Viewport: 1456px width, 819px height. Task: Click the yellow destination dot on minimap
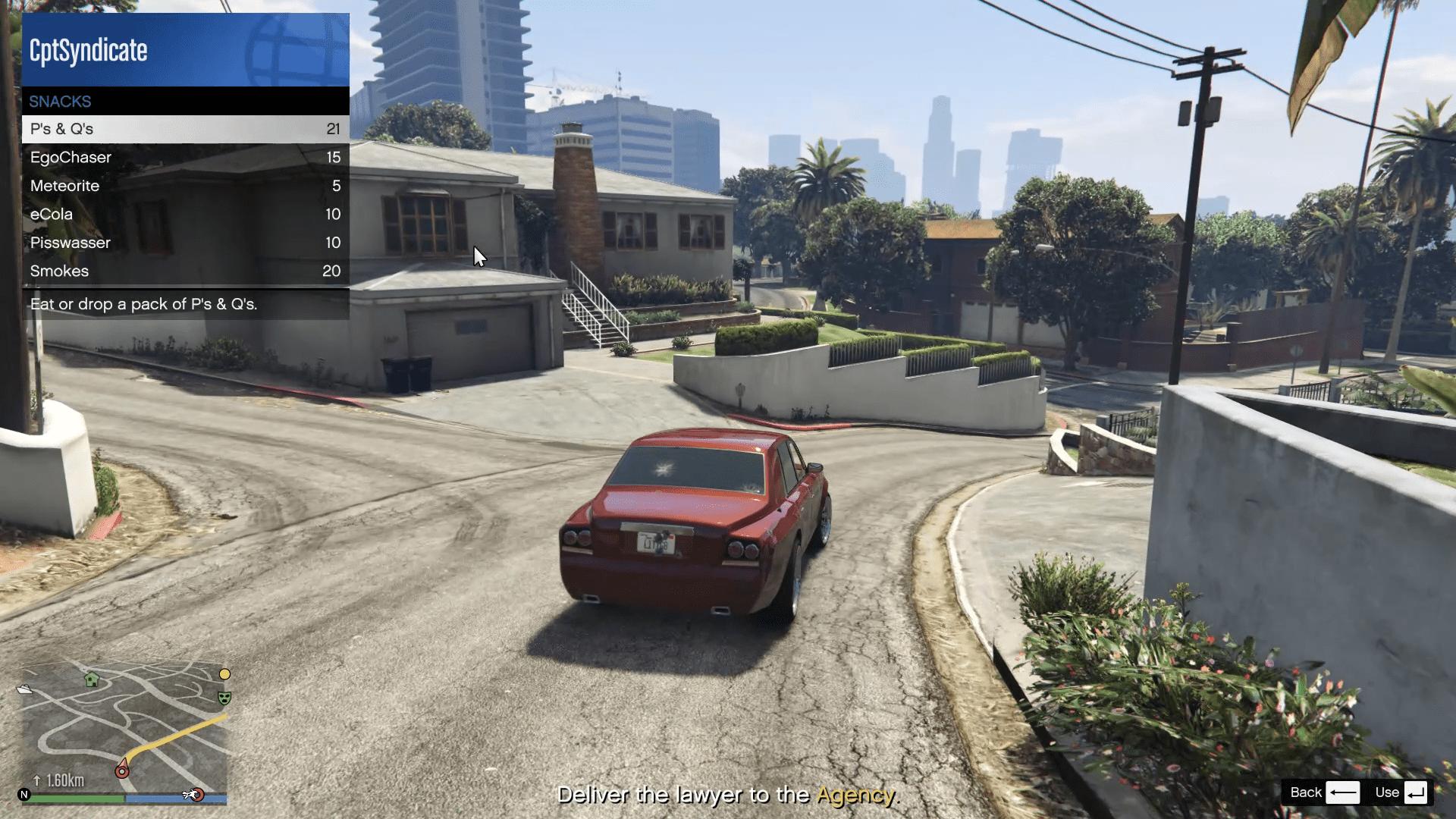(224, 674)
